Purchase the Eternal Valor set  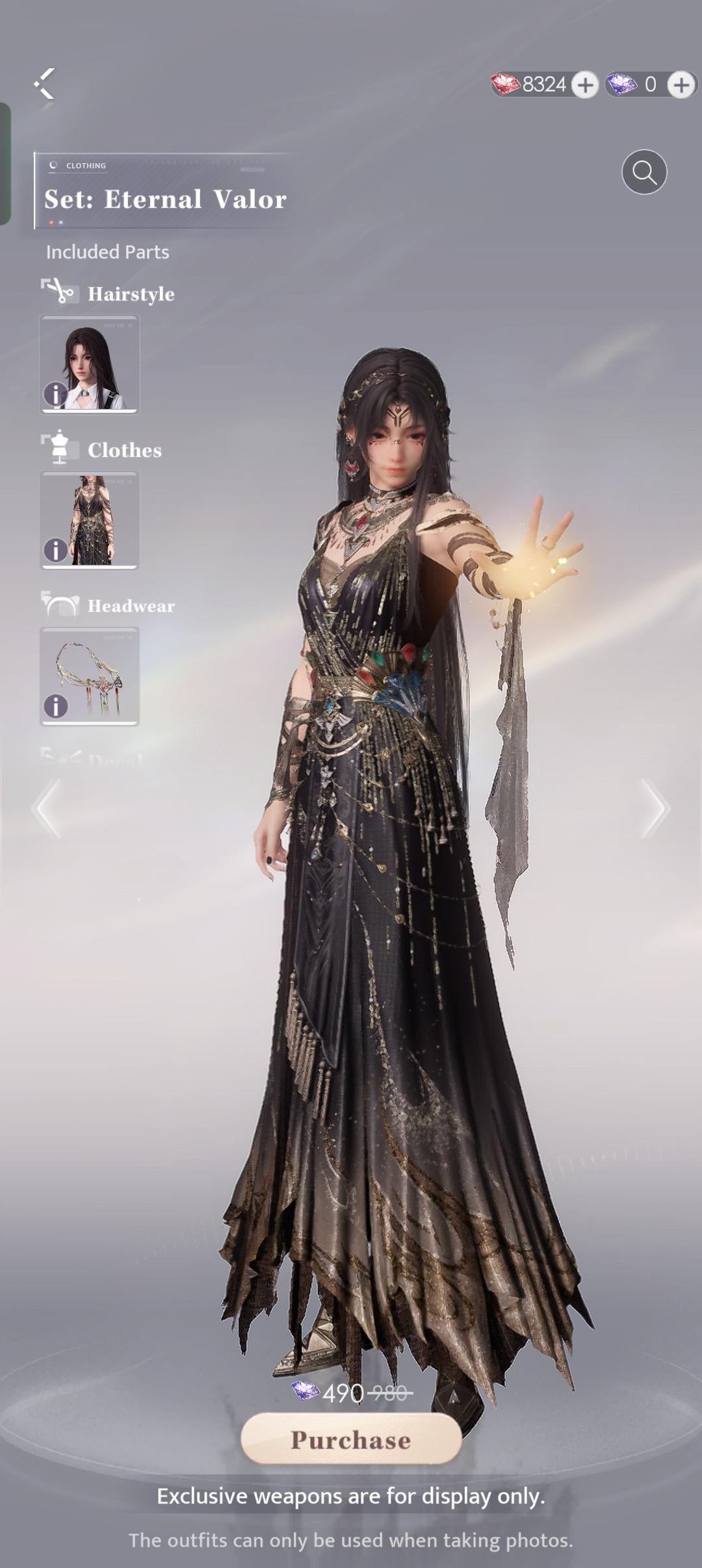[351, 1440]
